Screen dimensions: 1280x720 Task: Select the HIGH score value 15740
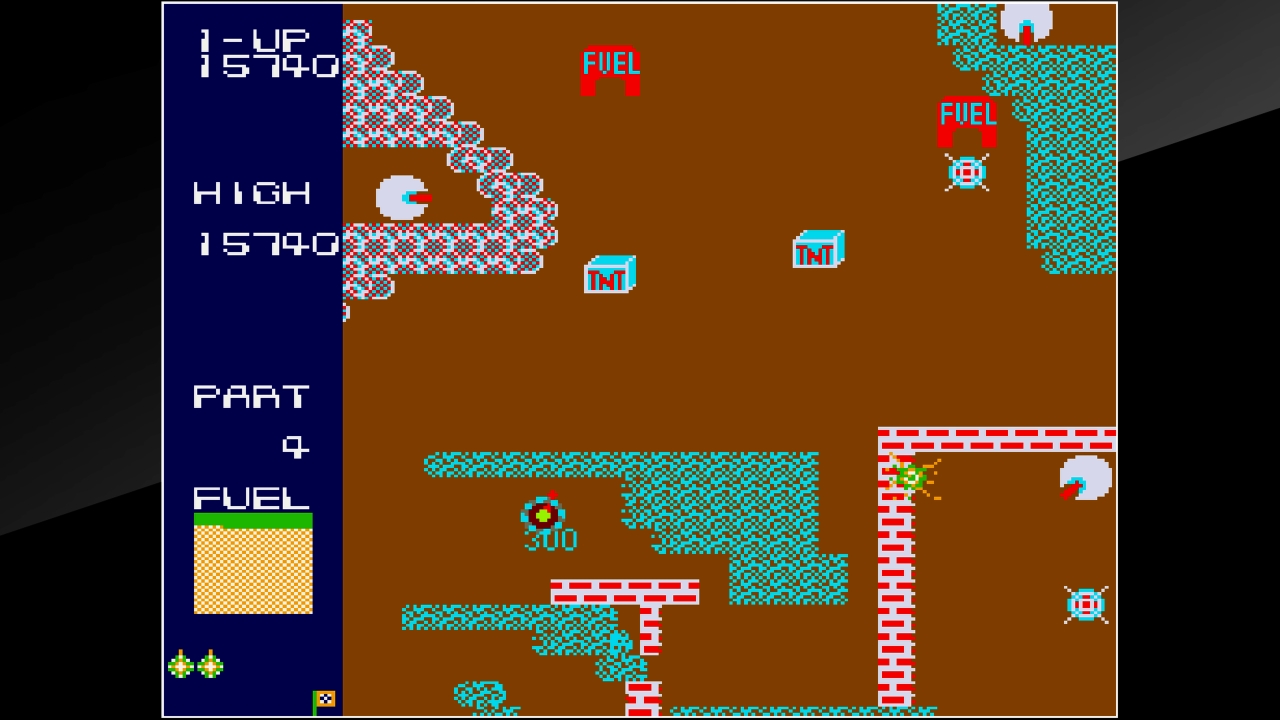pyautogui.click(x=269, y=243)
